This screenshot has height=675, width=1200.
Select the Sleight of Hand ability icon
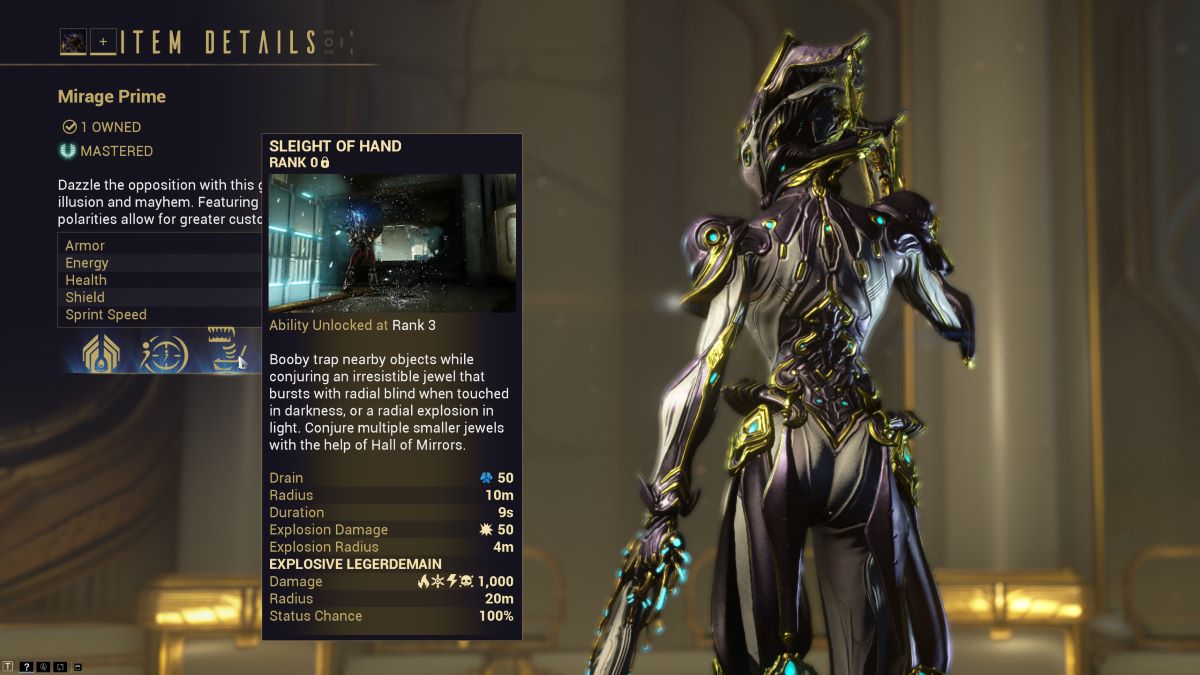(x=228, y=350)
